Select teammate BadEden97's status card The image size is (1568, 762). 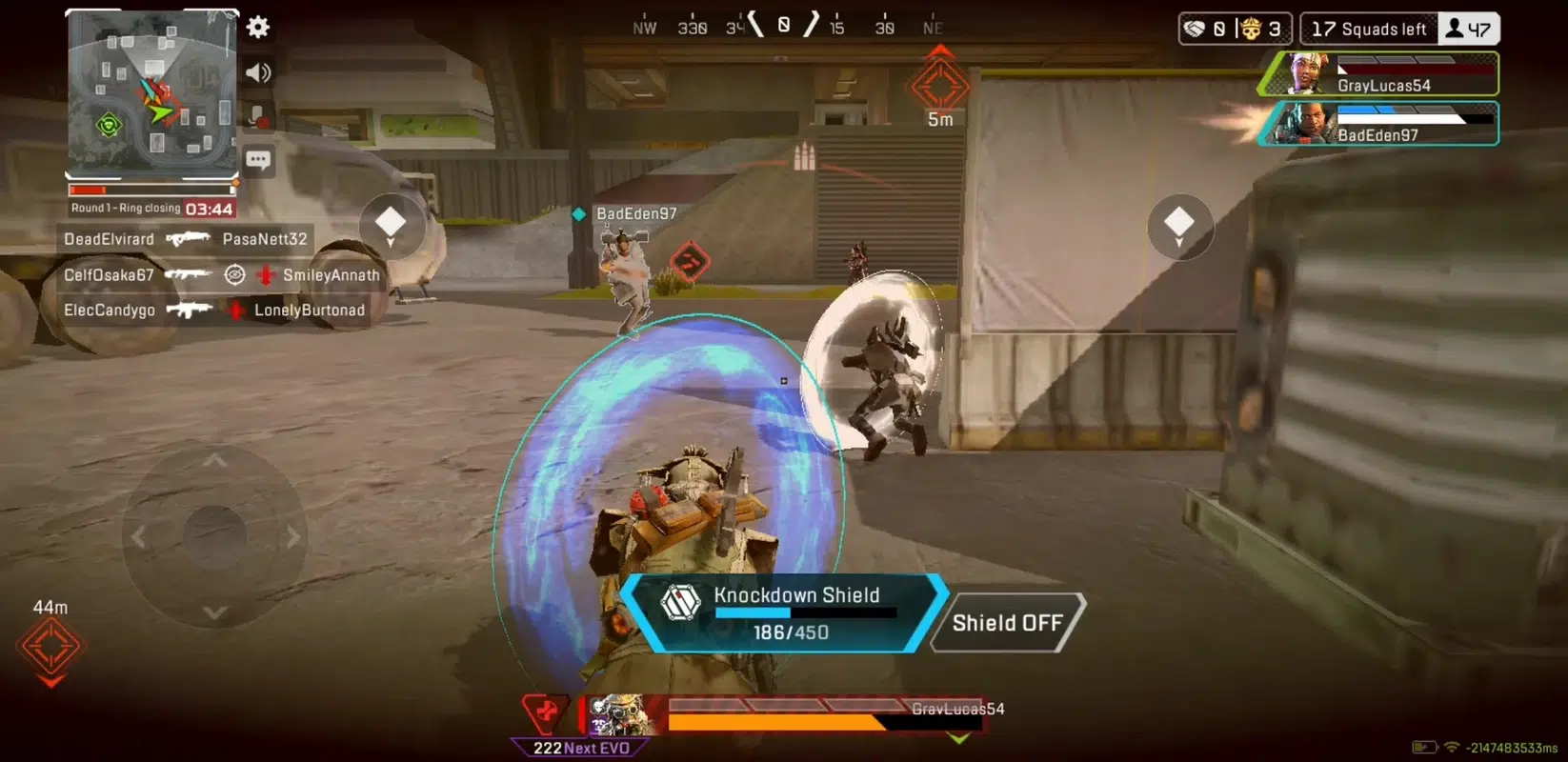tap(1379, 124)
